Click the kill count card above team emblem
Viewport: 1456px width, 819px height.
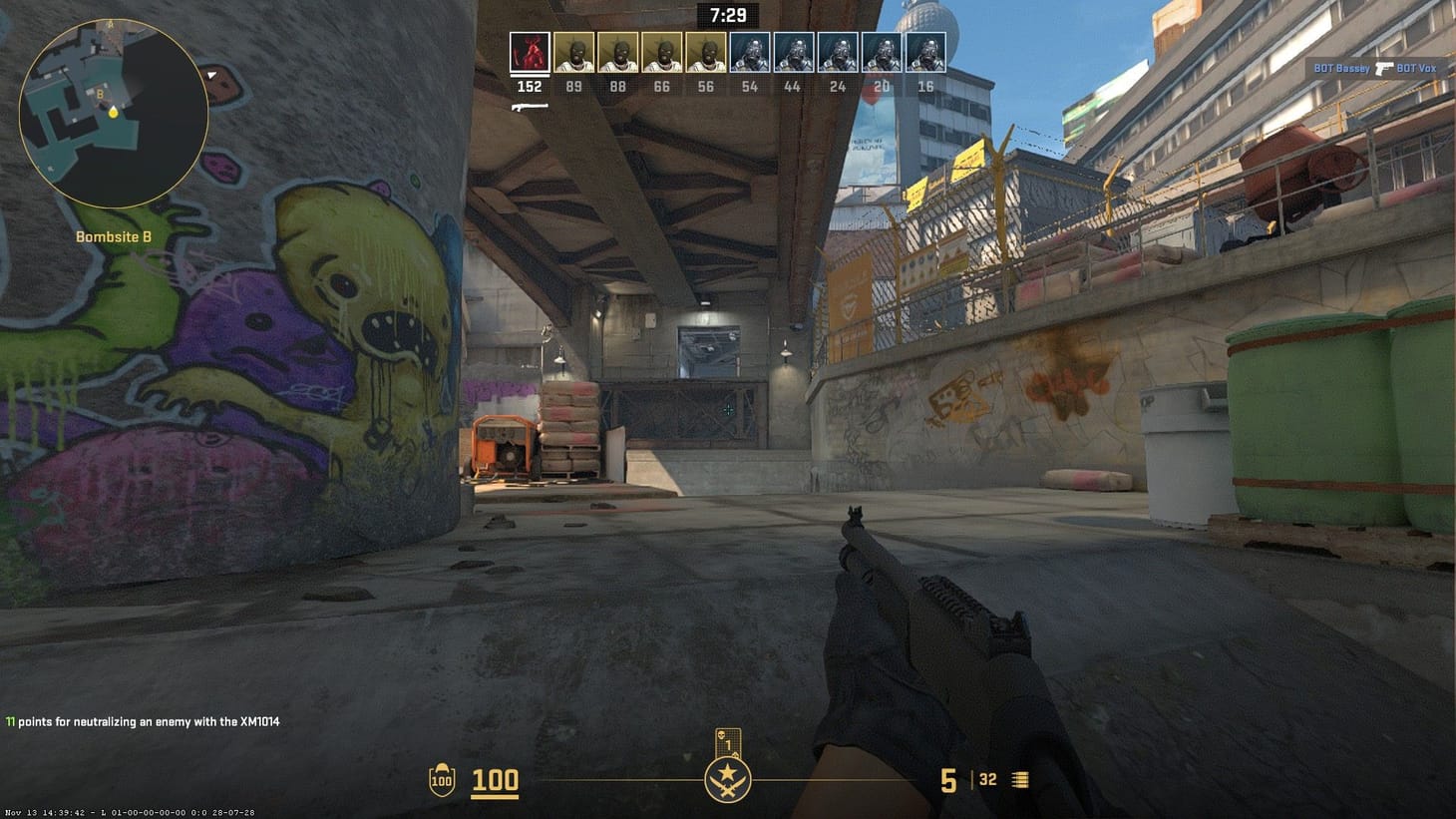pyautogui.click(x=727, y=740)
